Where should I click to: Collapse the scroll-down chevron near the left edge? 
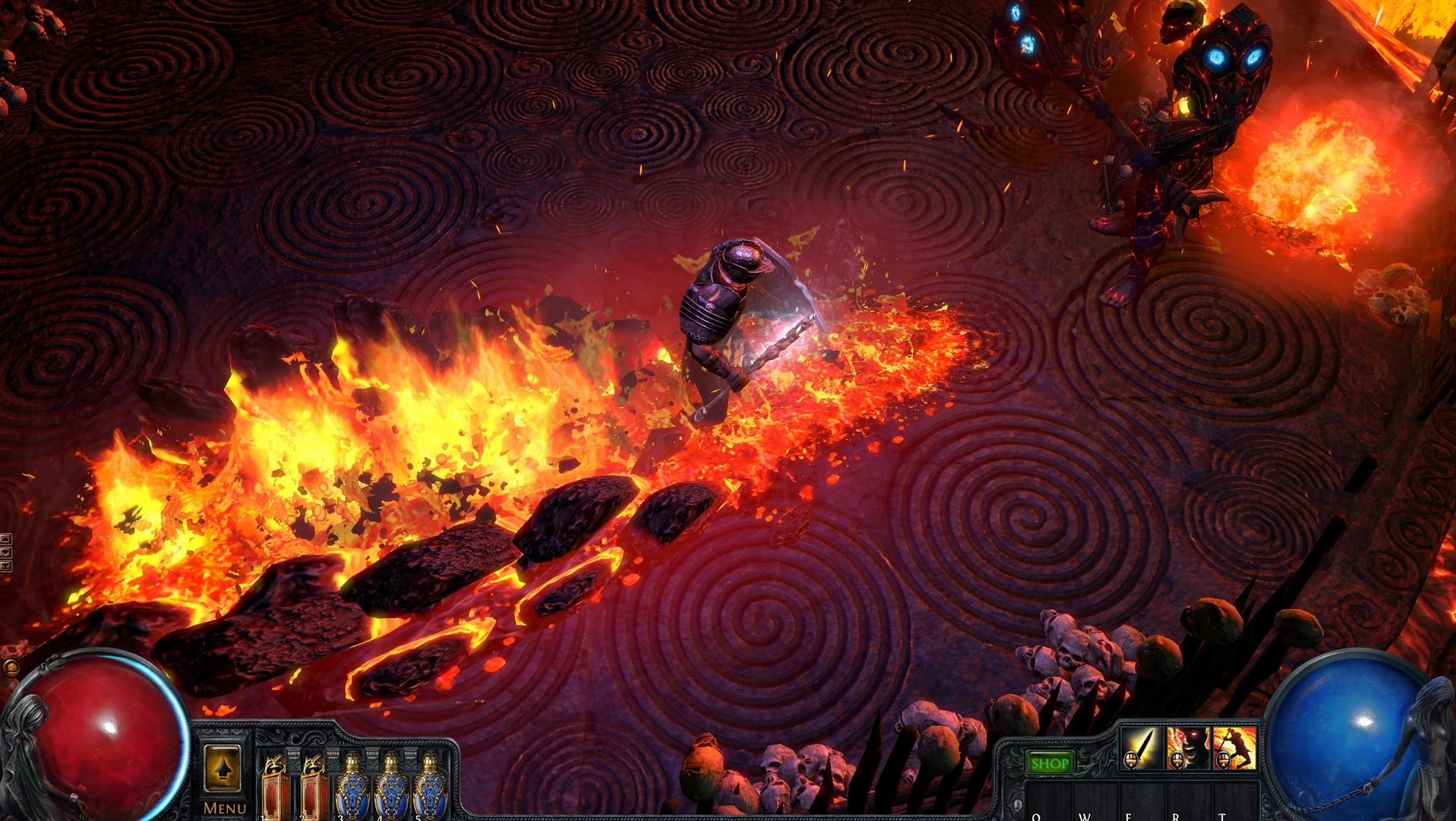tap(6, 566)
